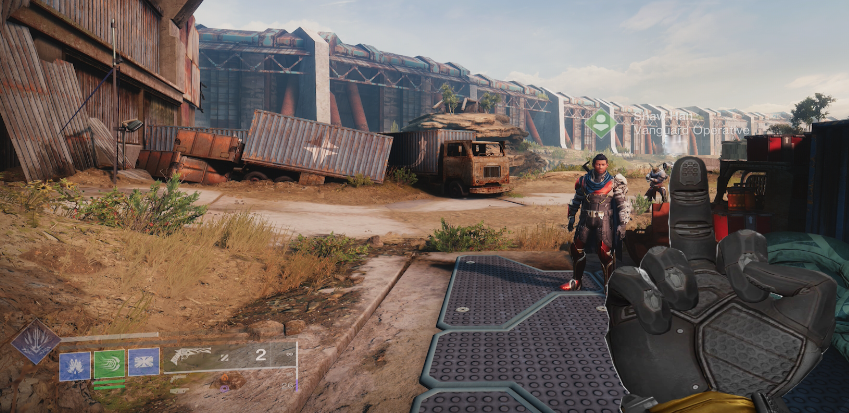The image size is (849, 413).
Task: Activate the green charged melee ability icon
Action: pos(109,363)
